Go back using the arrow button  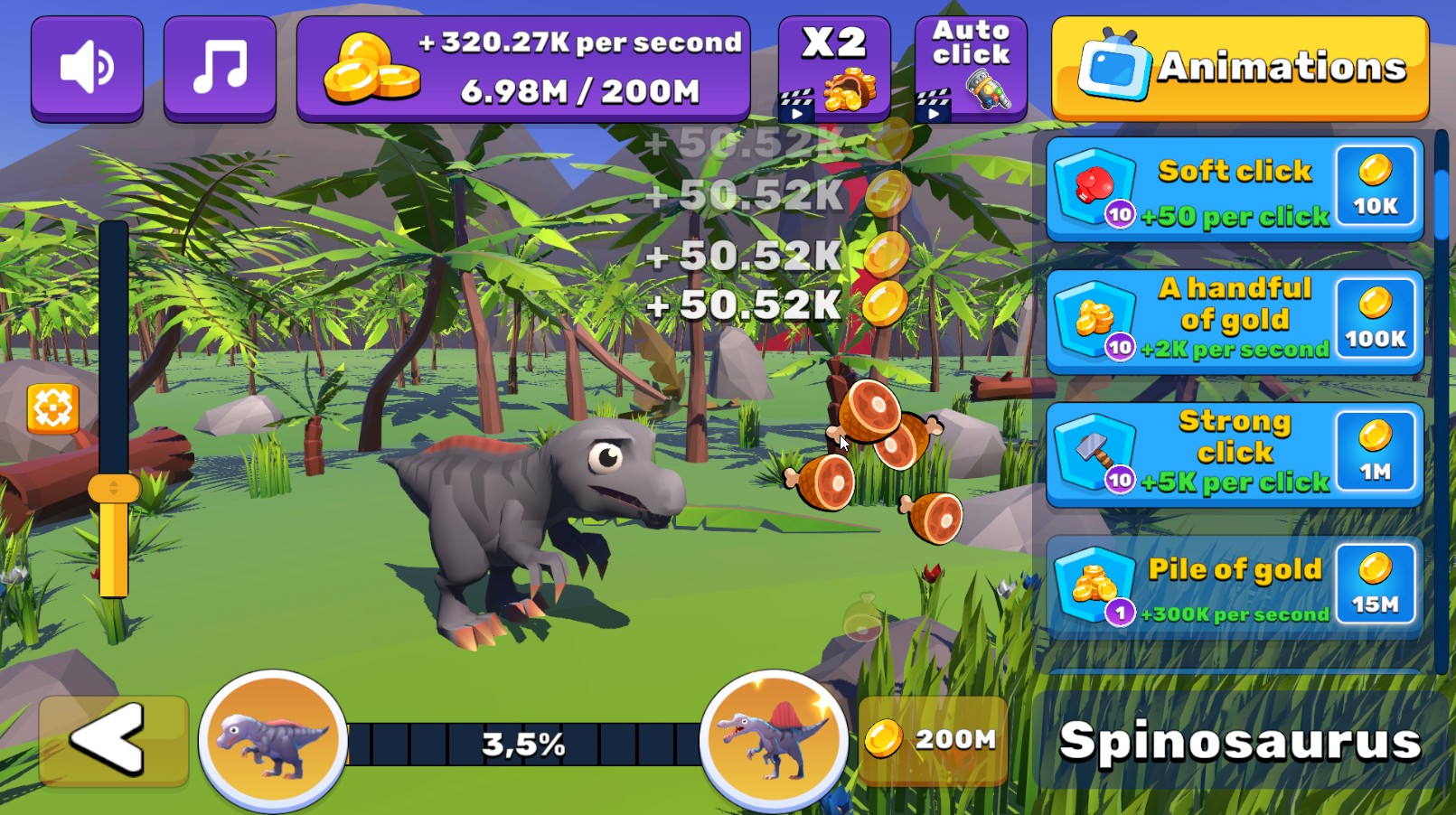tap(113, 741)
